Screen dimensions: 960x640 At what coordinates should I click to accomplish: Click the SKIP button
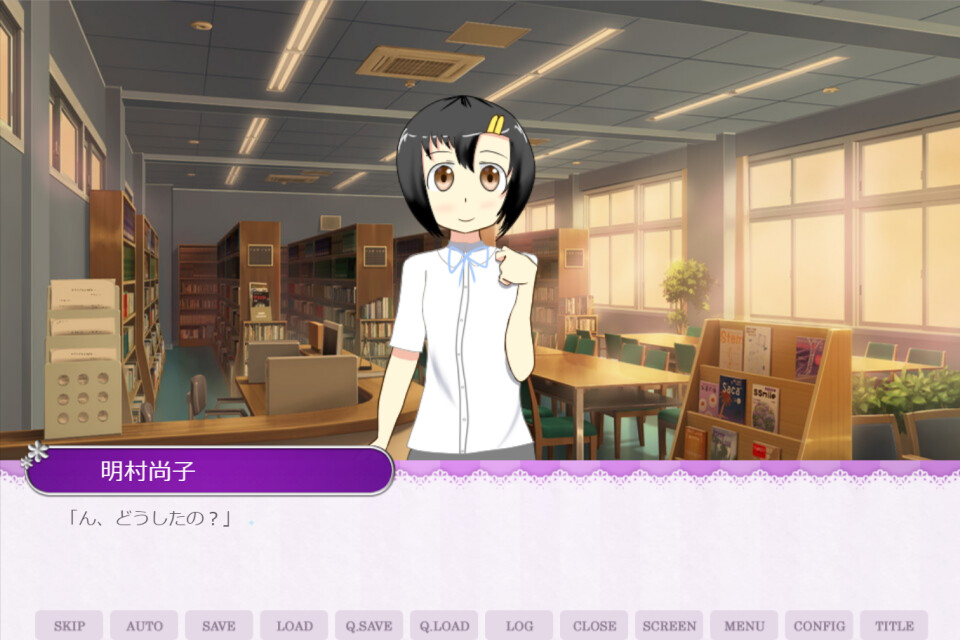pos(69,626)
